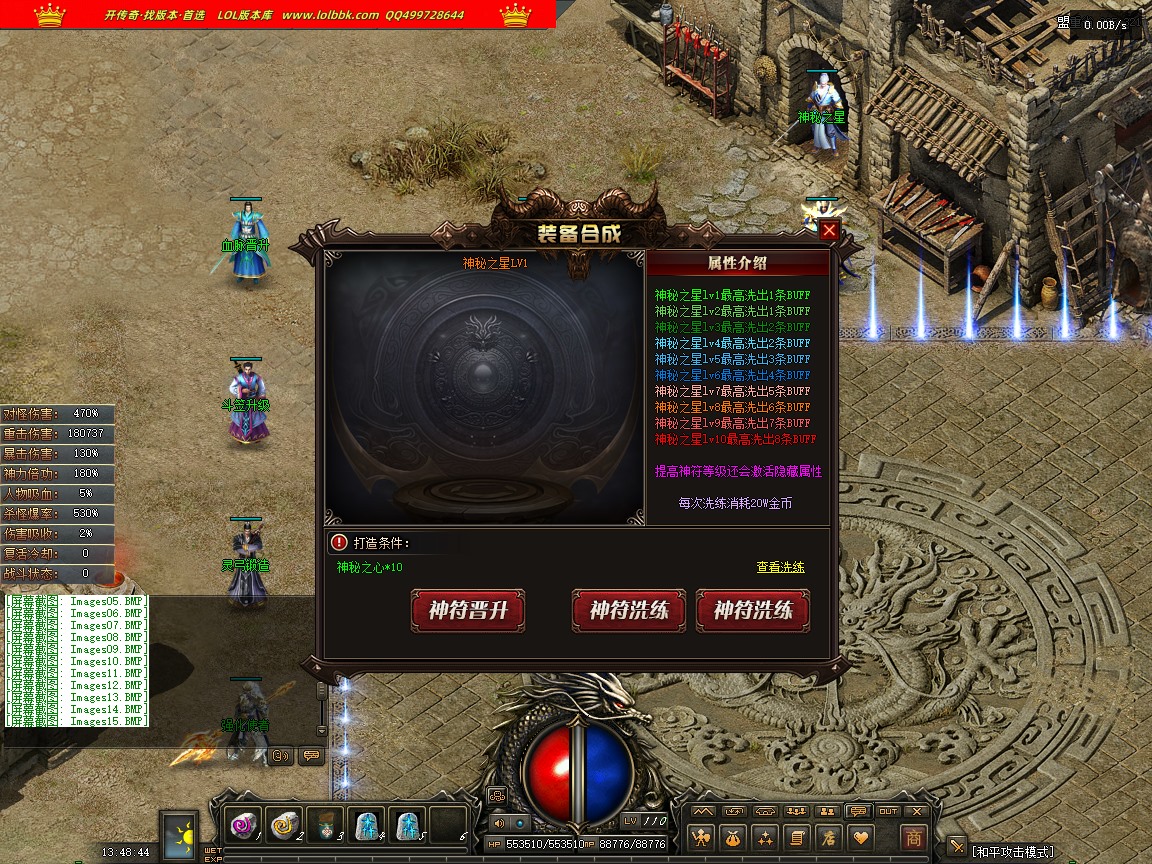This screenshot has height=864, width=1152.
Task: Click the 神符晋升 button
Action: pyautogui.click(x=467, y=610)
